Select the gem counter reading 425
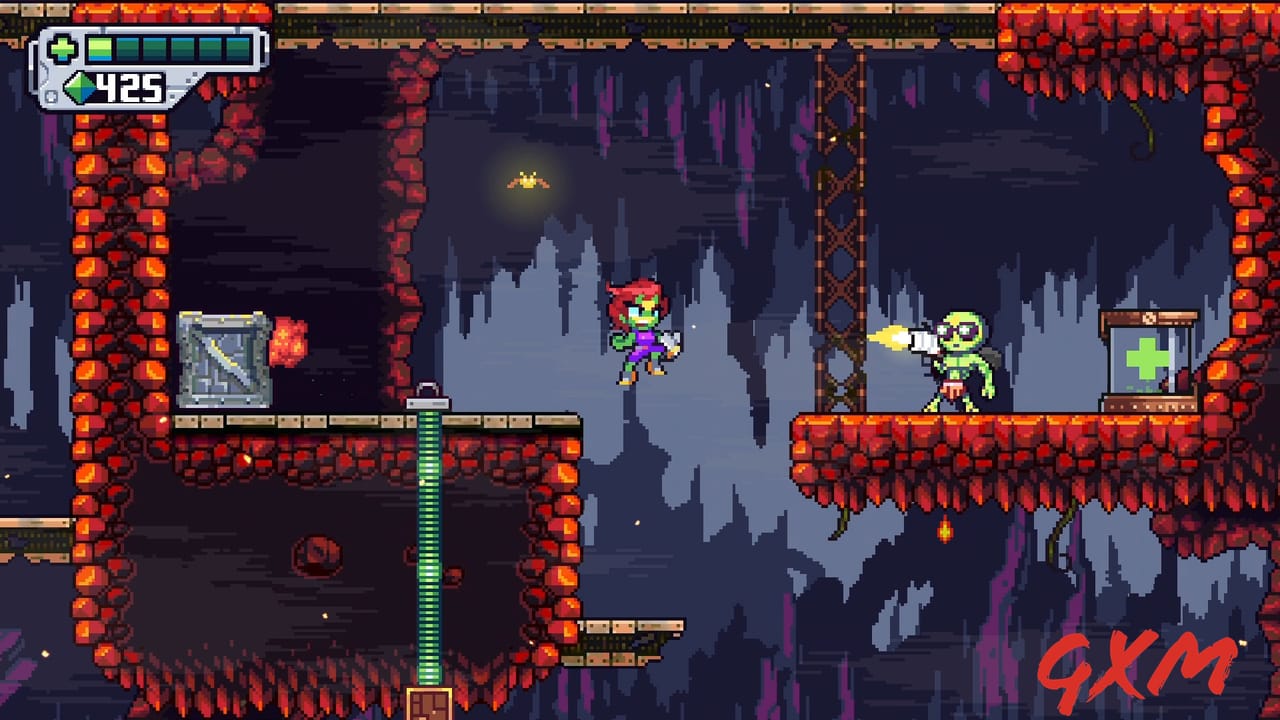The height and width of the screenshot is (720, 1280). tap(130, 88)
